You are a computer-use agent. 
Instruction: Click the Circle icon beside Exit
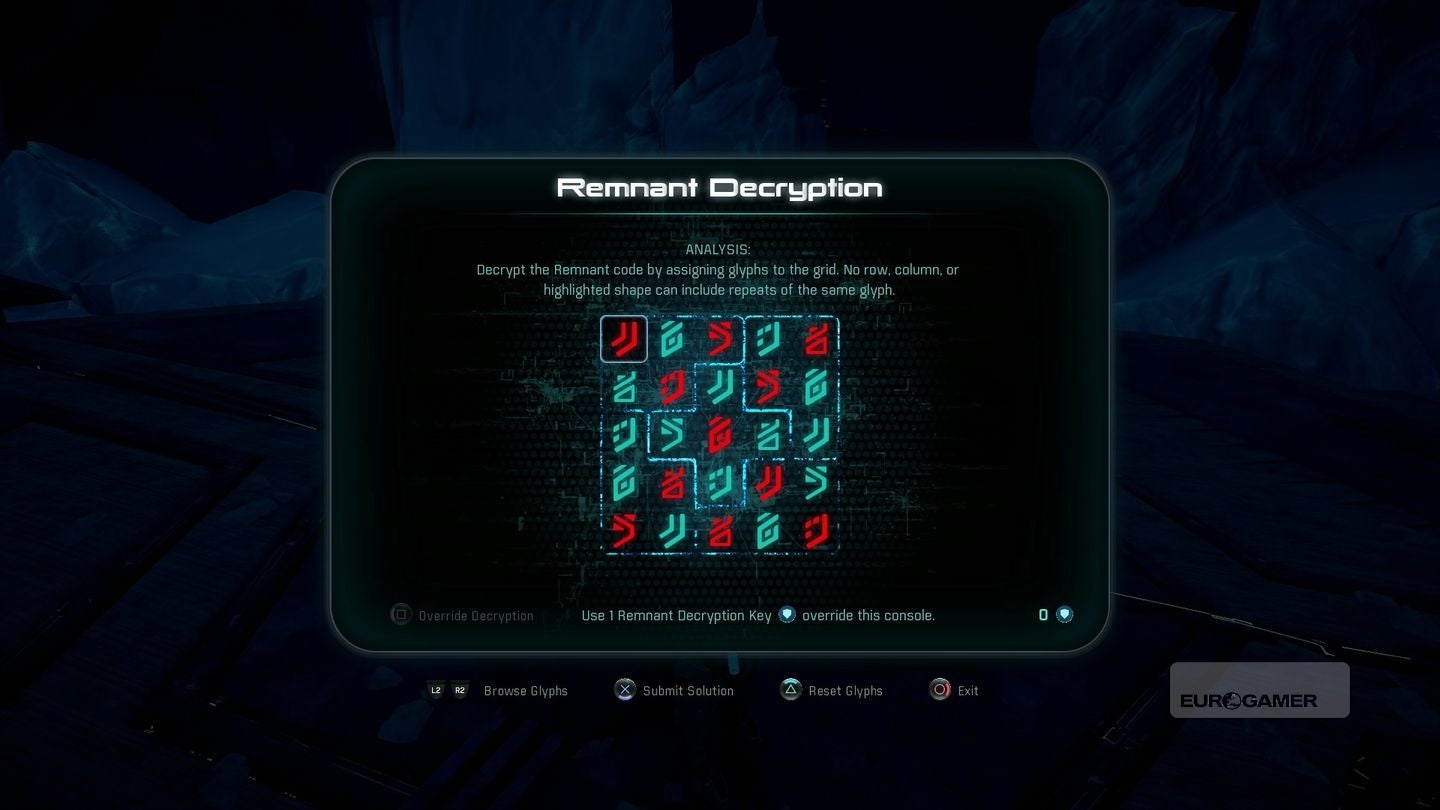940,689
